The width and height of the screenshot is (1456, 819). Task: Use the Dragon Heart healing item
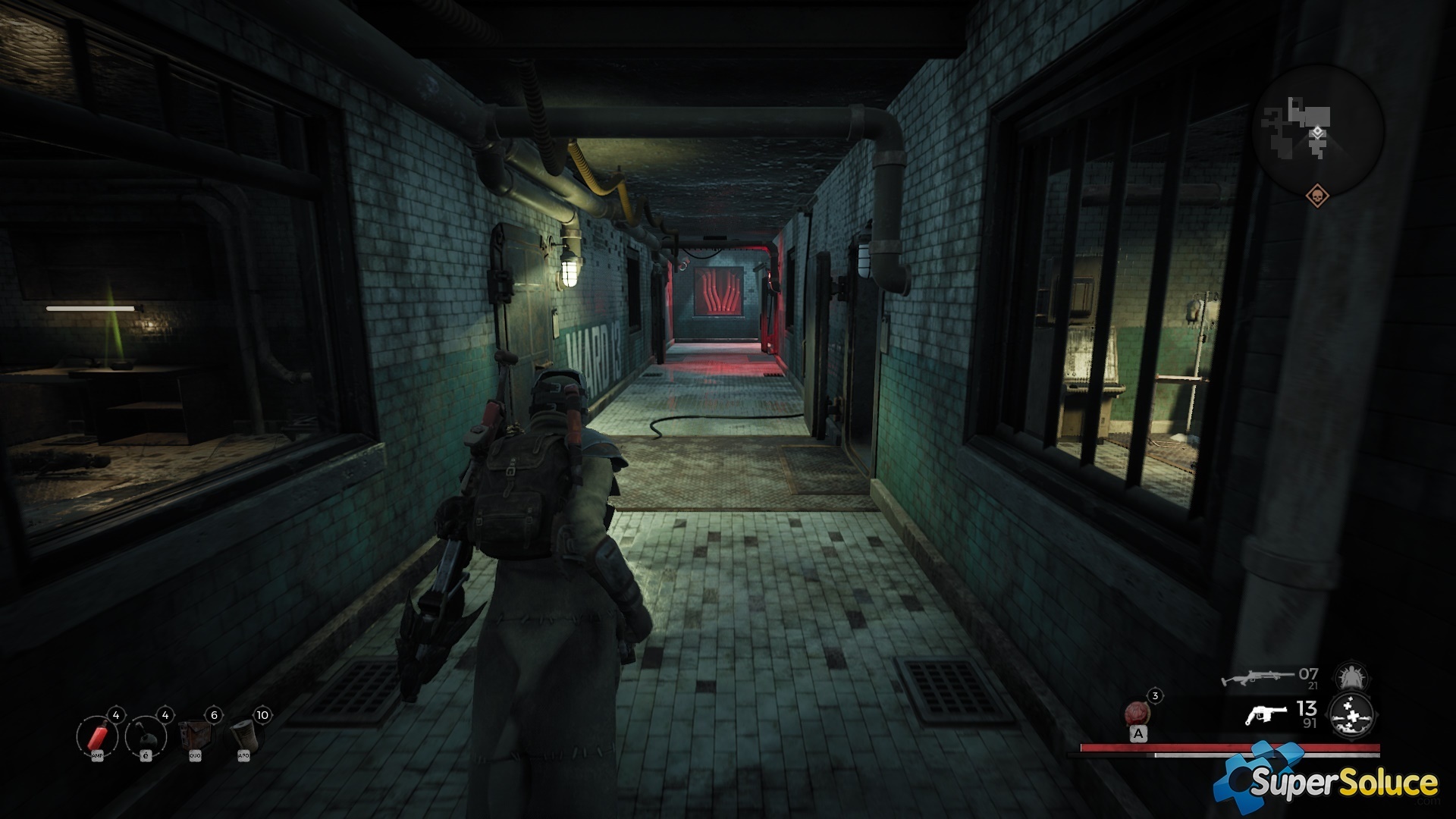pos(1137,714)
